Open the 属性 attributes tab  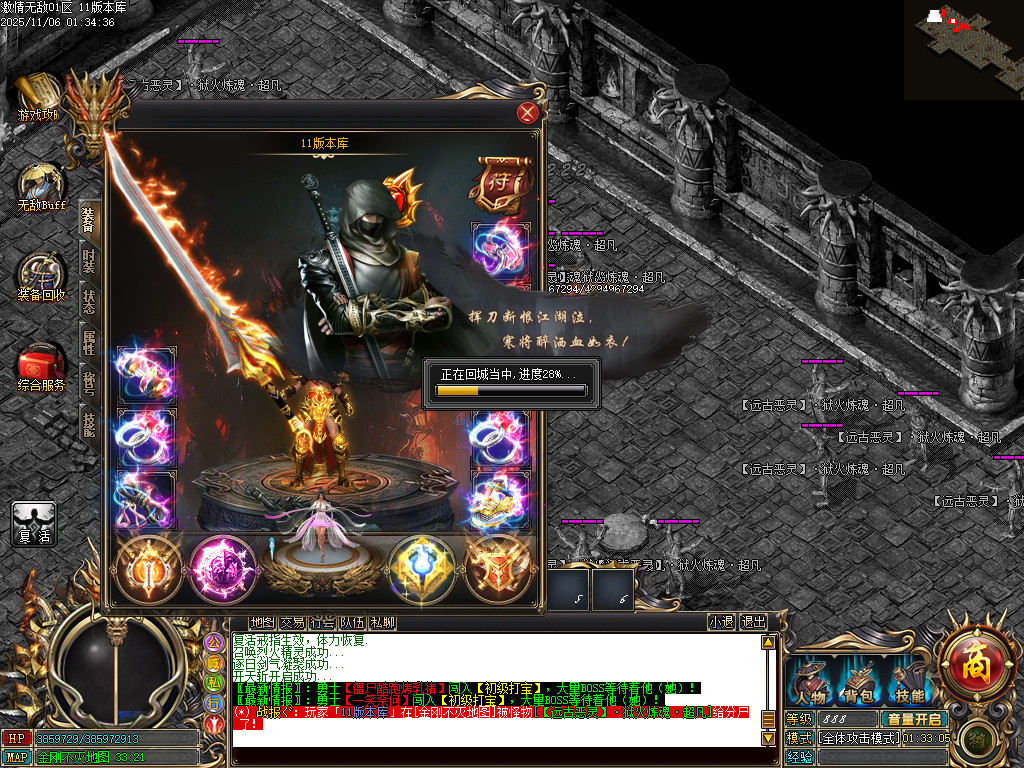click(89, 343)
